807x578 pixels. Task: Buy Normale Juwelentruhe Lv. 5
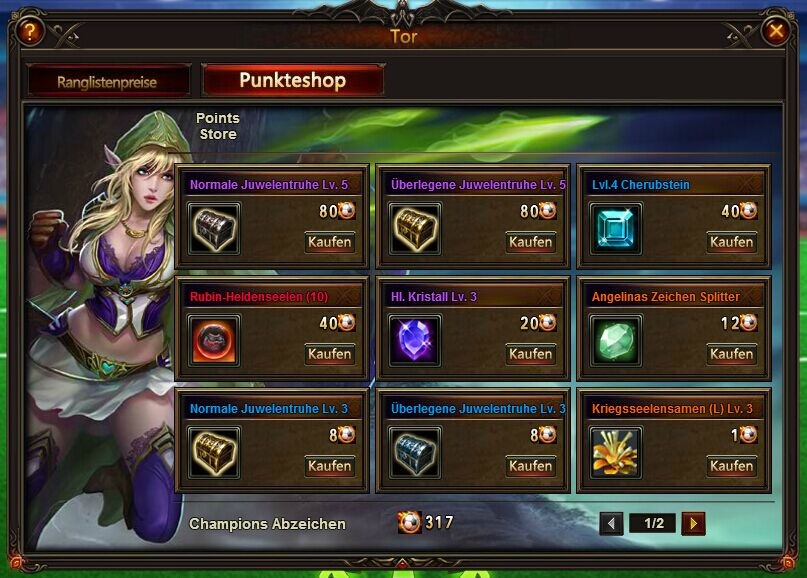point(329,242)
